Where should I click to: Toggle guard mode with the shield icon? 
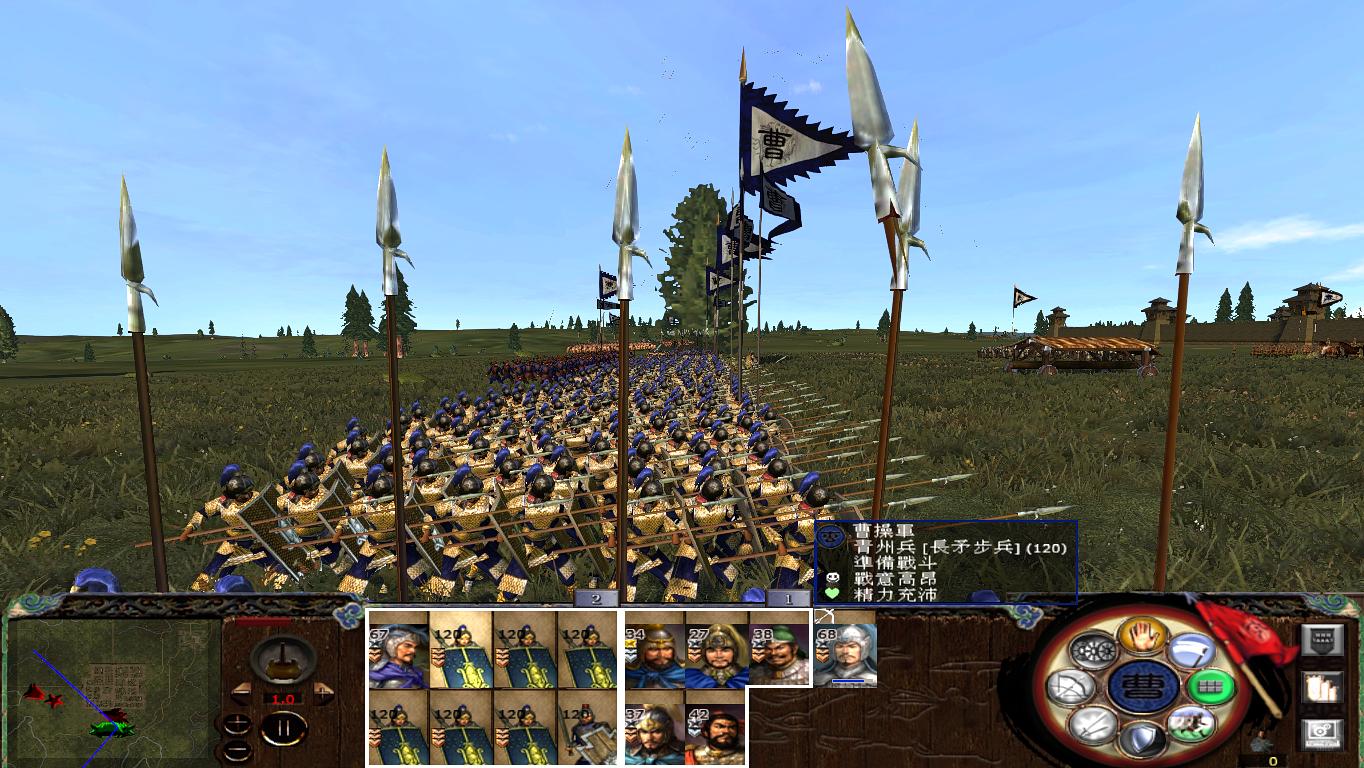pos(1142,738)
